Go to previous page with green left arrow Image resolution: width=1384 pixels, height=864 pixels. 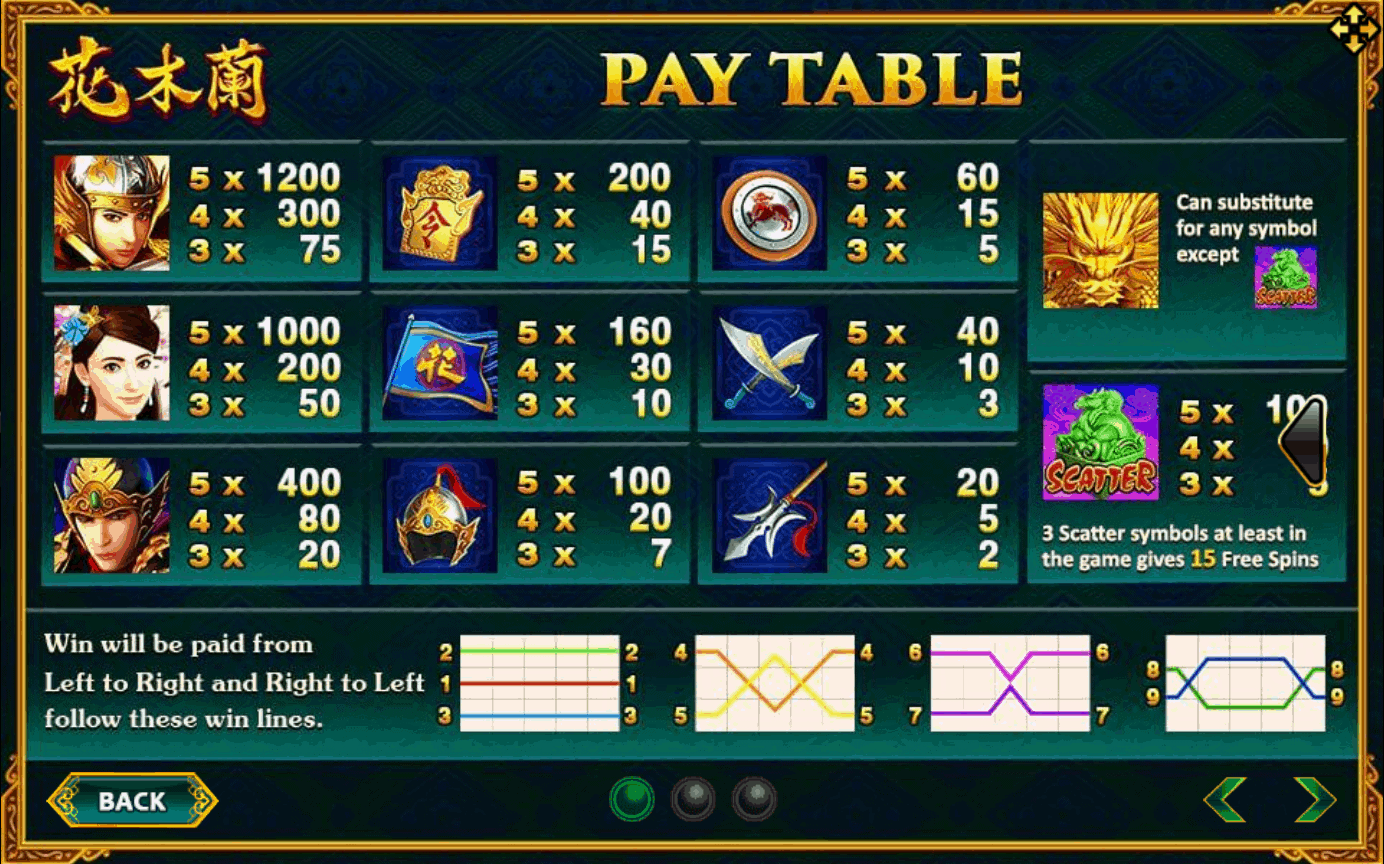(1225, 799)
